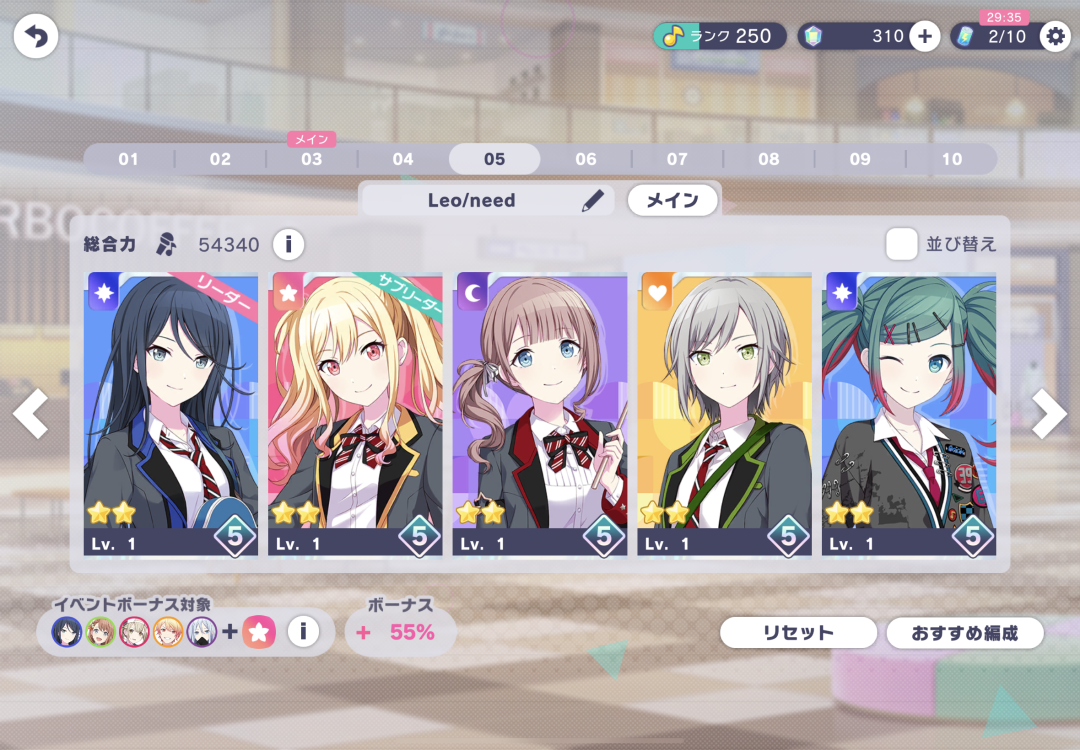Go back using the return arrow
The height and width of the screenshot is (750, 1080).
[36, 37]
